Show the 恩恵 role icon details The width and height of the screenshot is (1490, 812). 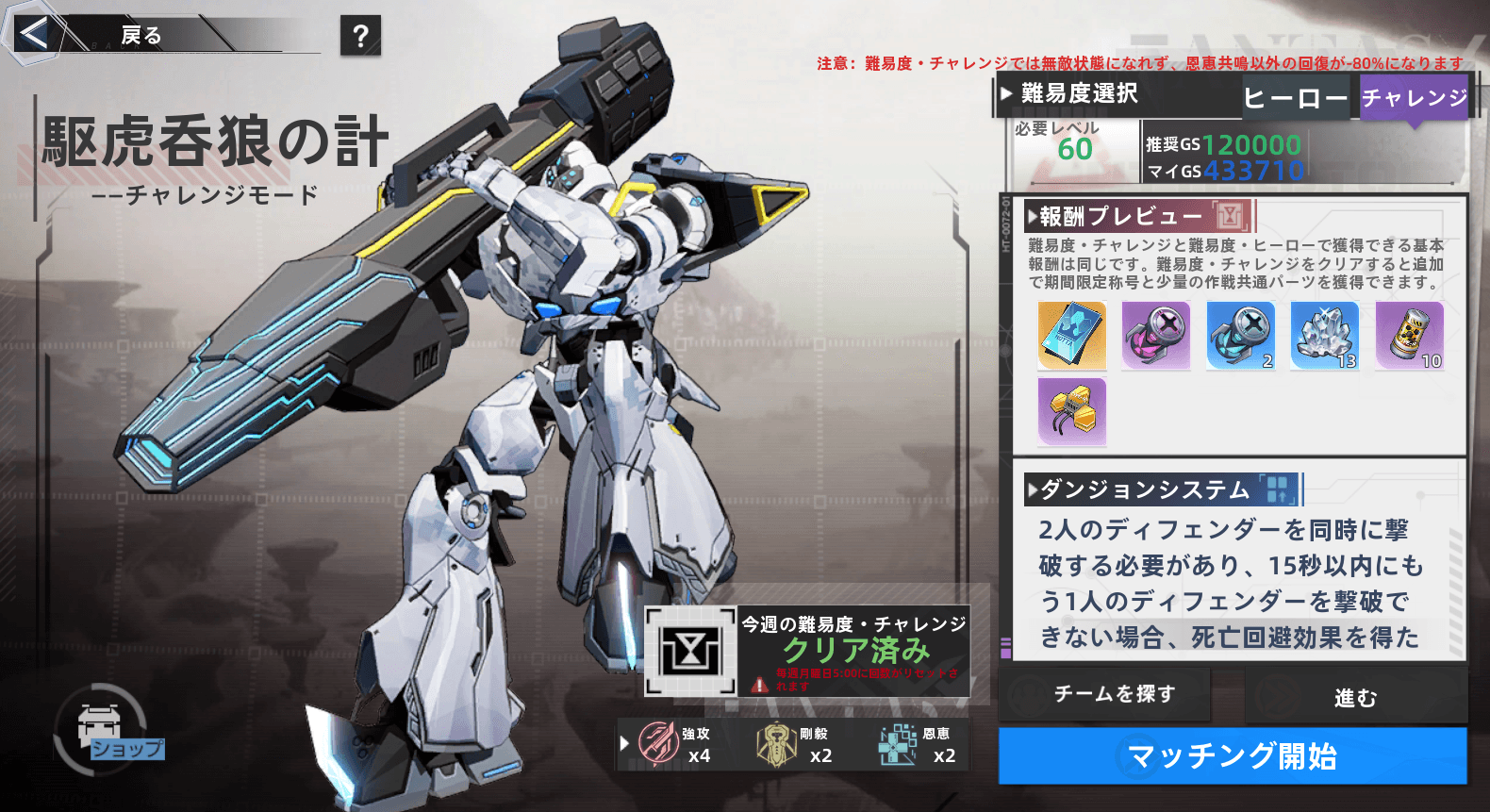click(898, 744)
